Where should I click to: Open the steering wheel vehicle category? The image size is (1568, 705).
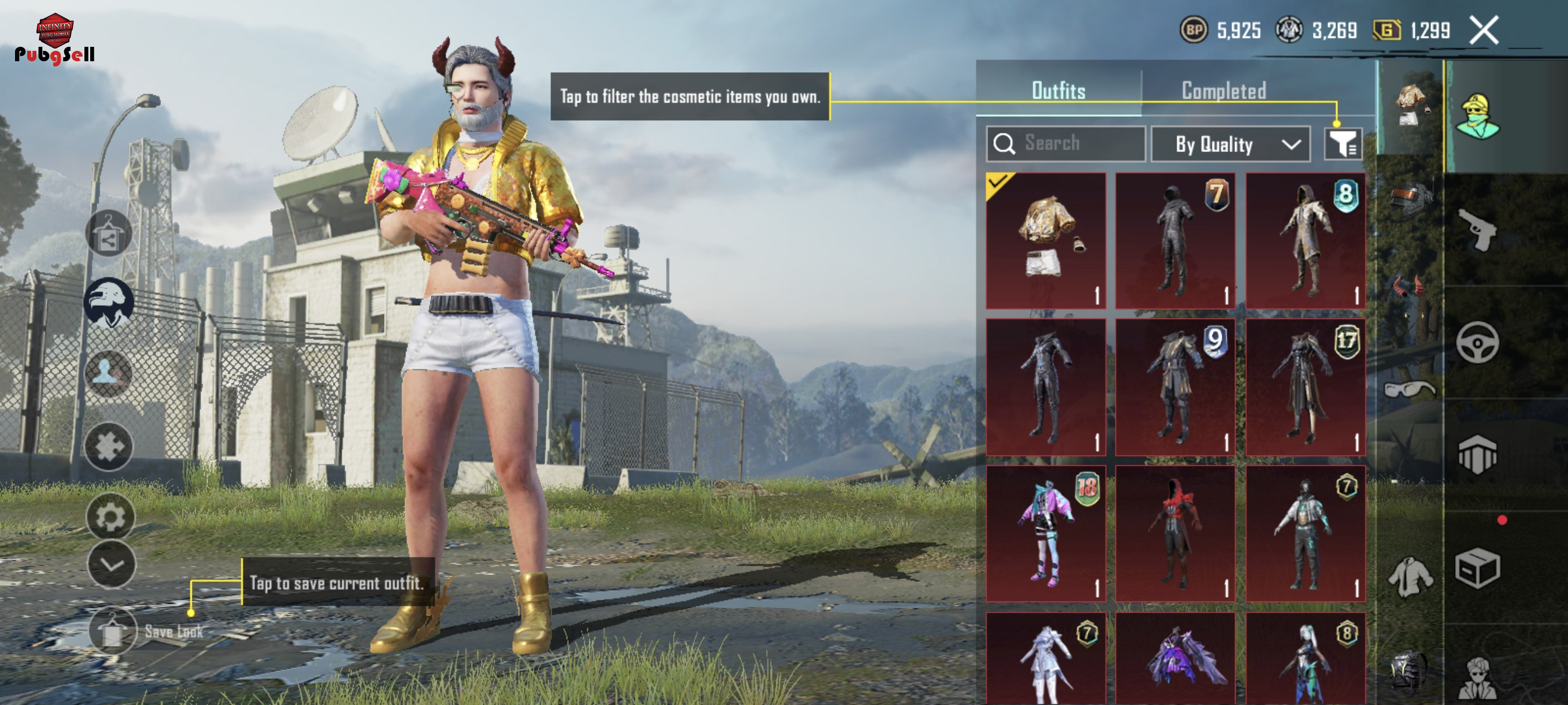point(1477,343)
